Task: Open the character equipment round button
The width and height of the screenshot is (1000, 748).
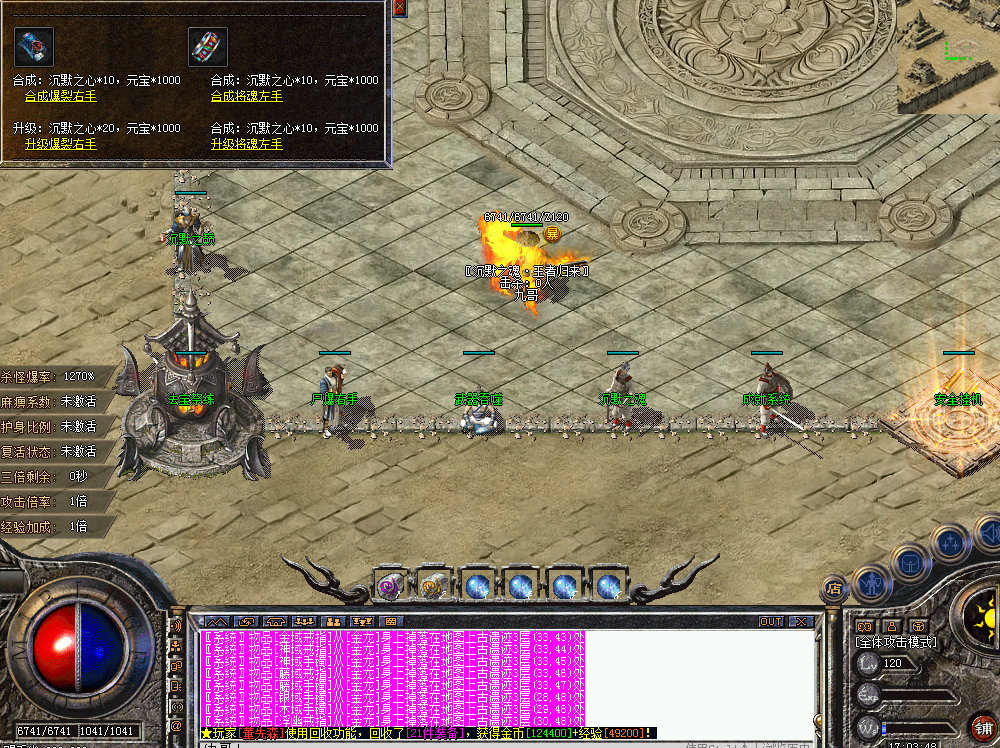Action: tap(870, 579)
